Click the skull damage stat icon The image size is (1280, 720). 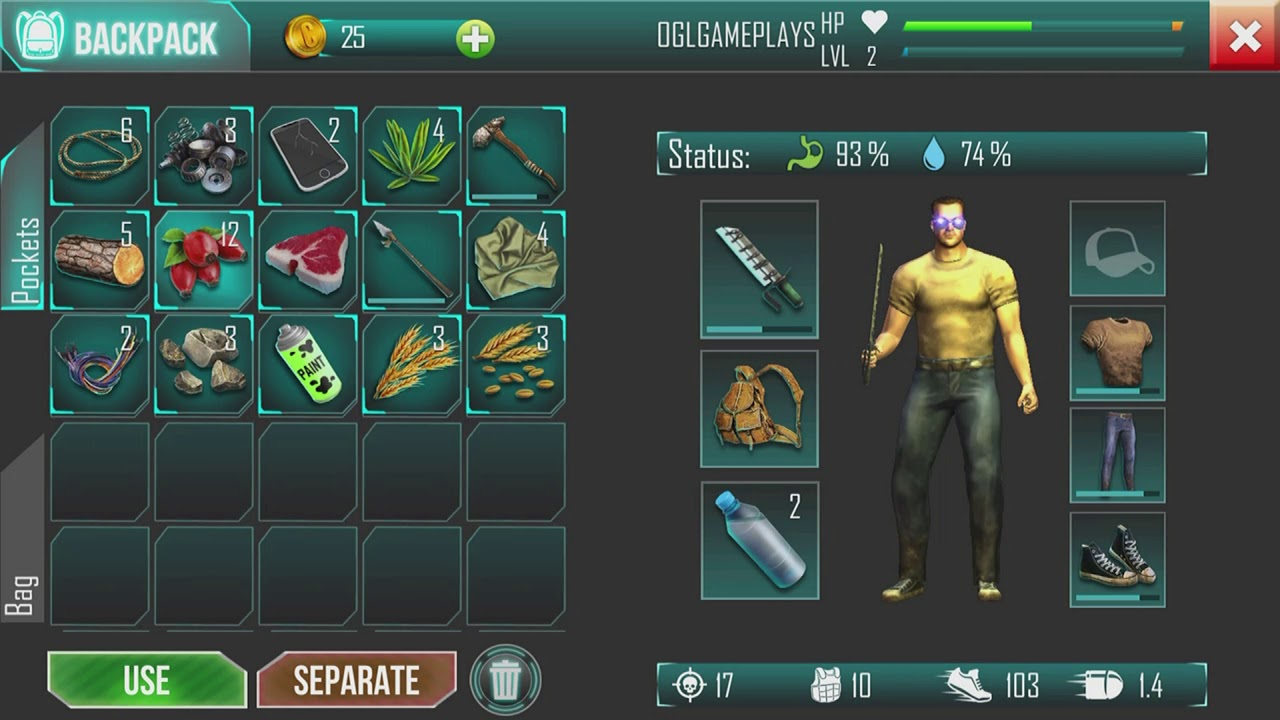[690, 686]
